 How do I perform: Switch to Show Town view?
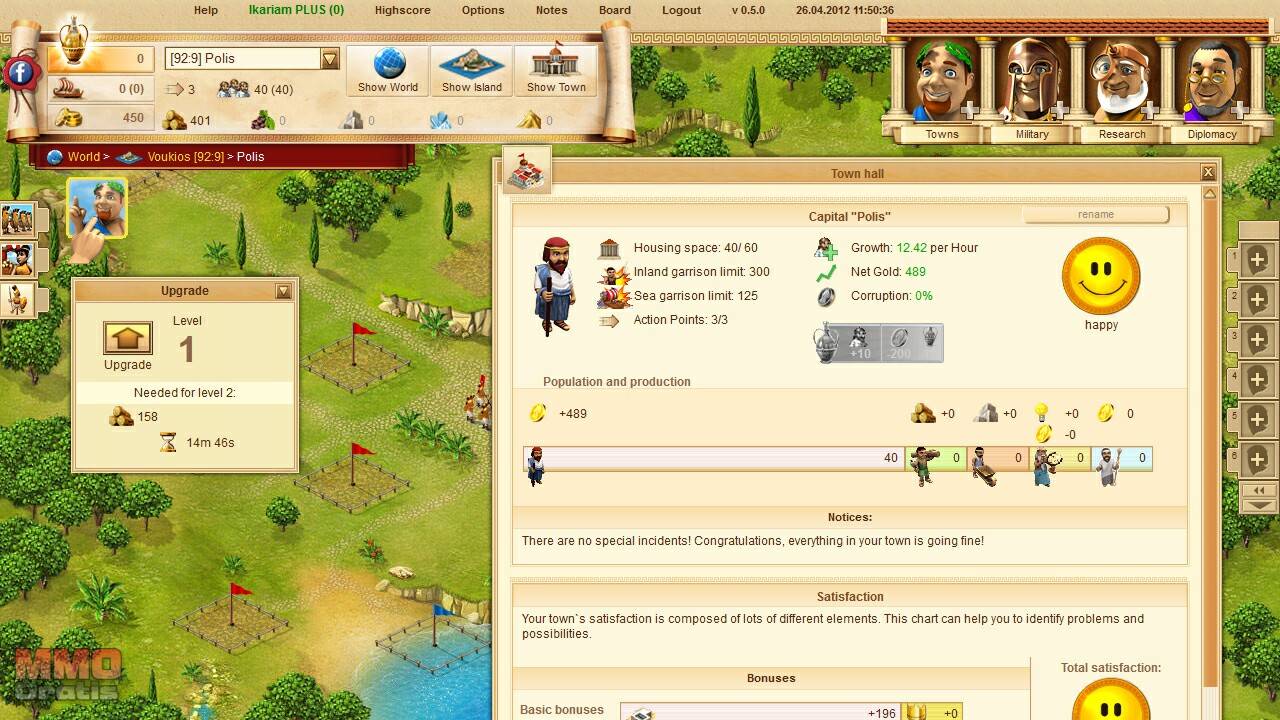pyautogui.click(x=556, y=70)
